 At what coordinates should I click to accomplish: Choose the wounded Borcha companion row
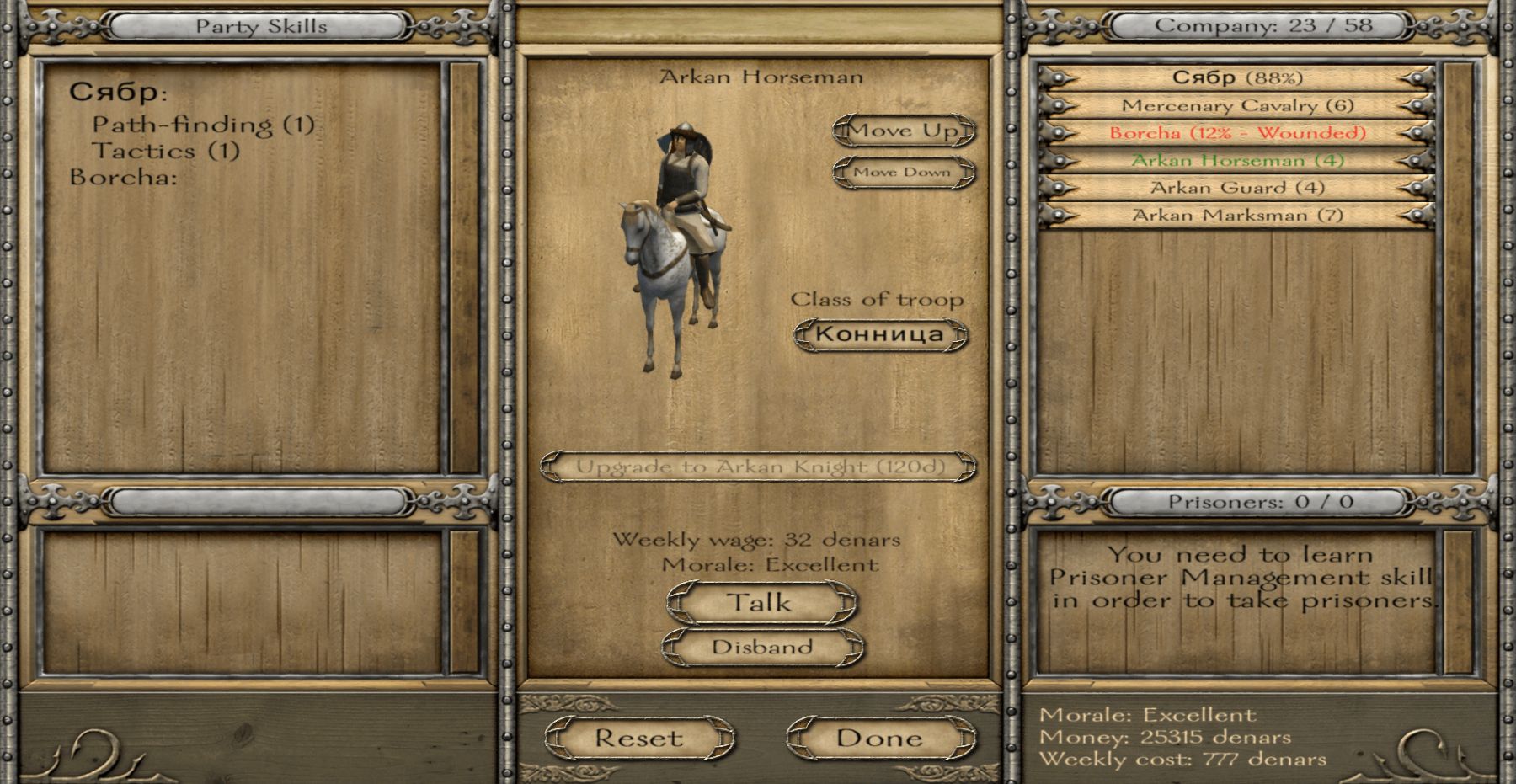1236,133
